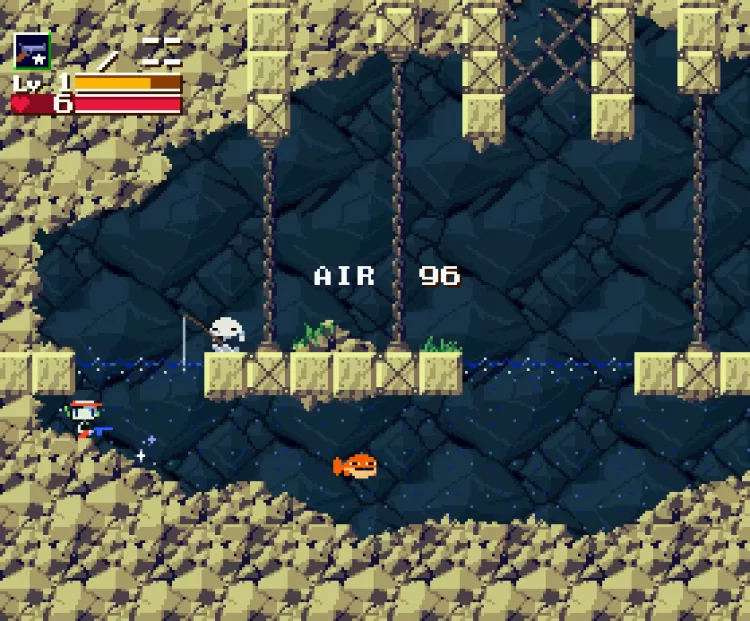Select the equipped Polar Star weapon icon

coord(31,50)
